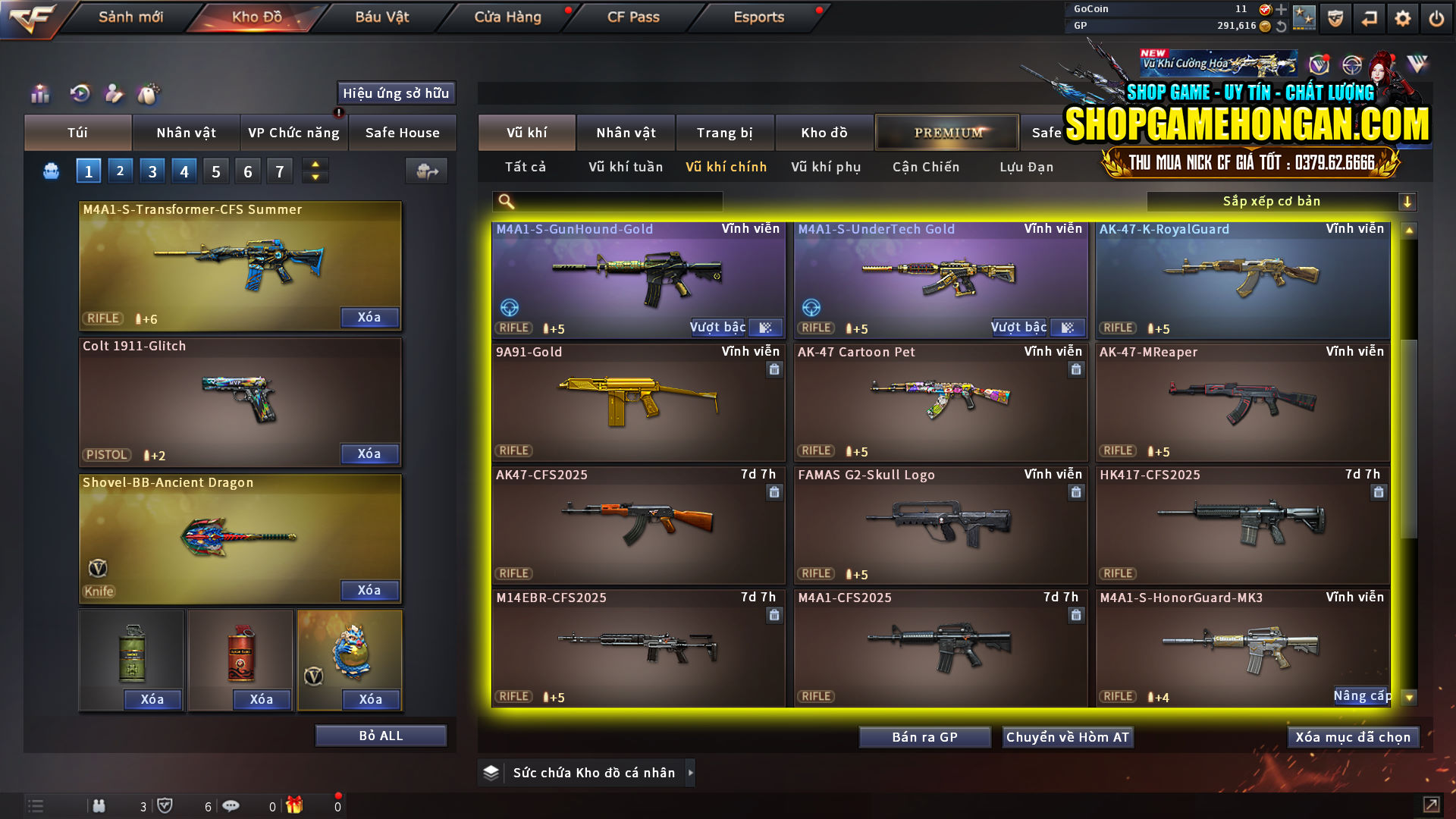1456x819 pixels.
Task: Toggle the scope marker on M4A1-S-GunHound-Gold
Action: tap(509, 309)
